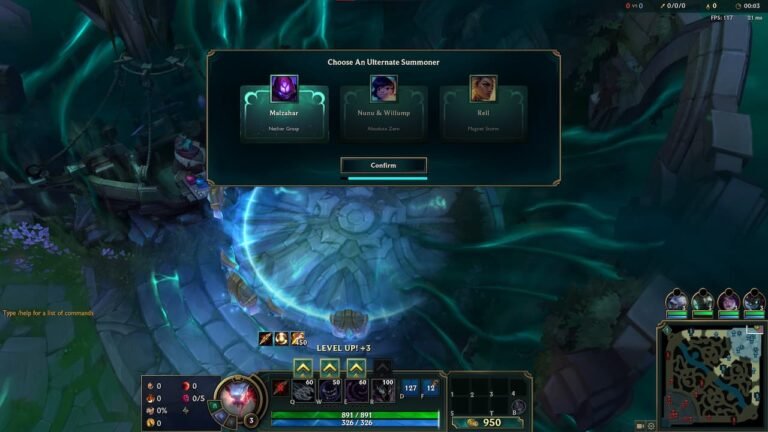Level up the Q ability
Screen dimensions: 768x432
click(303, 367)
